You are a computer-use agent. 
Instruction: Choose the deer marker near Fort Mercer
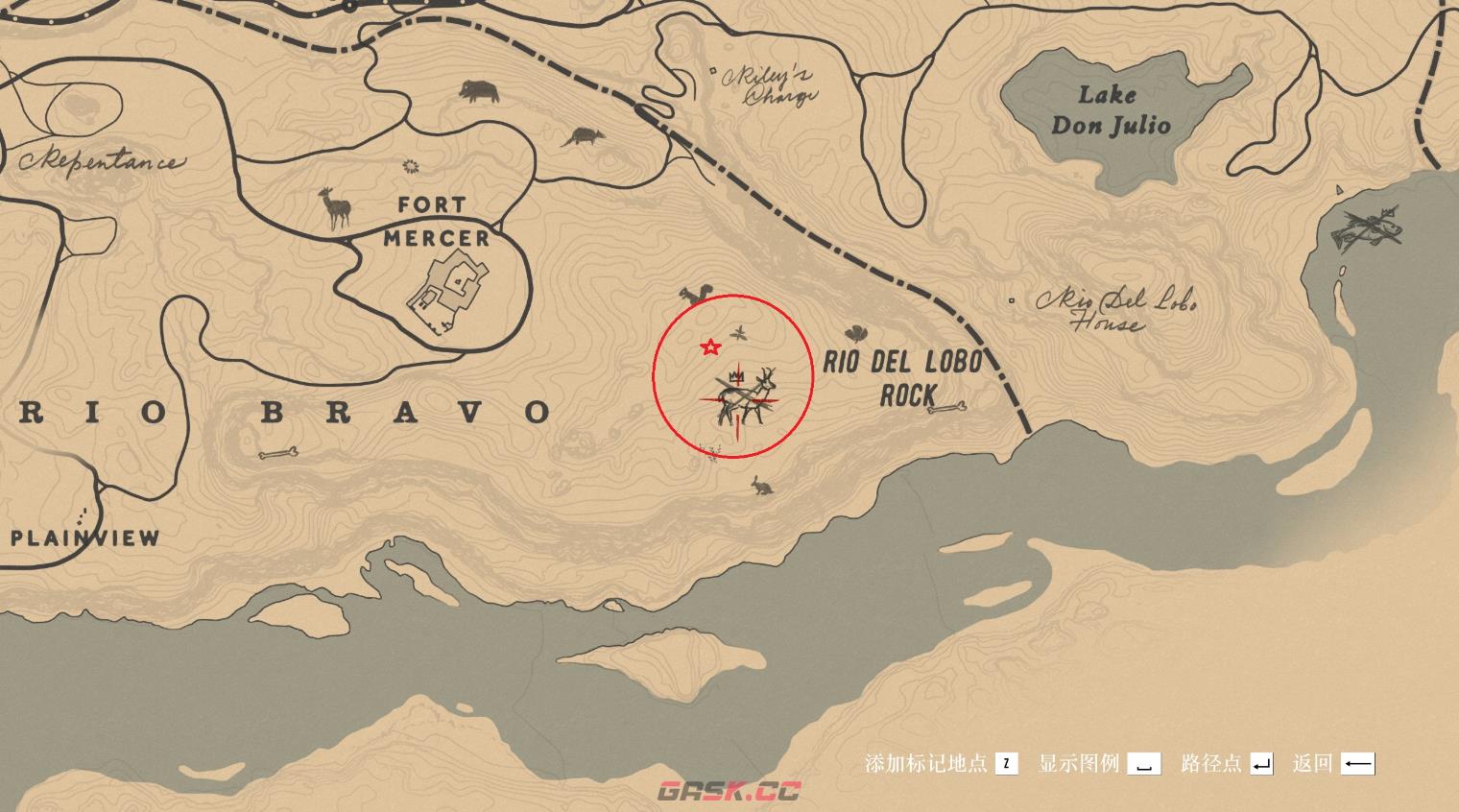335,208
